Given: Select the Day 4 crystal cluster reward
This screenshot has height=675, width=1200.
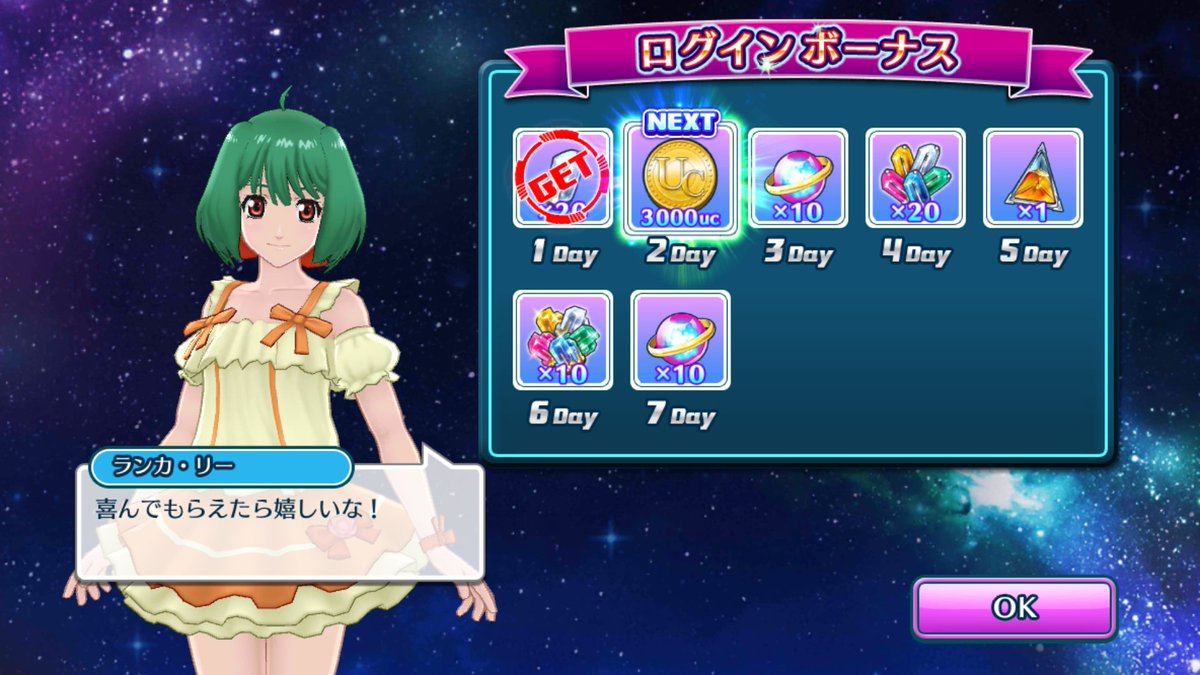Looking at the screenshot, I should (x=915, y=178).
